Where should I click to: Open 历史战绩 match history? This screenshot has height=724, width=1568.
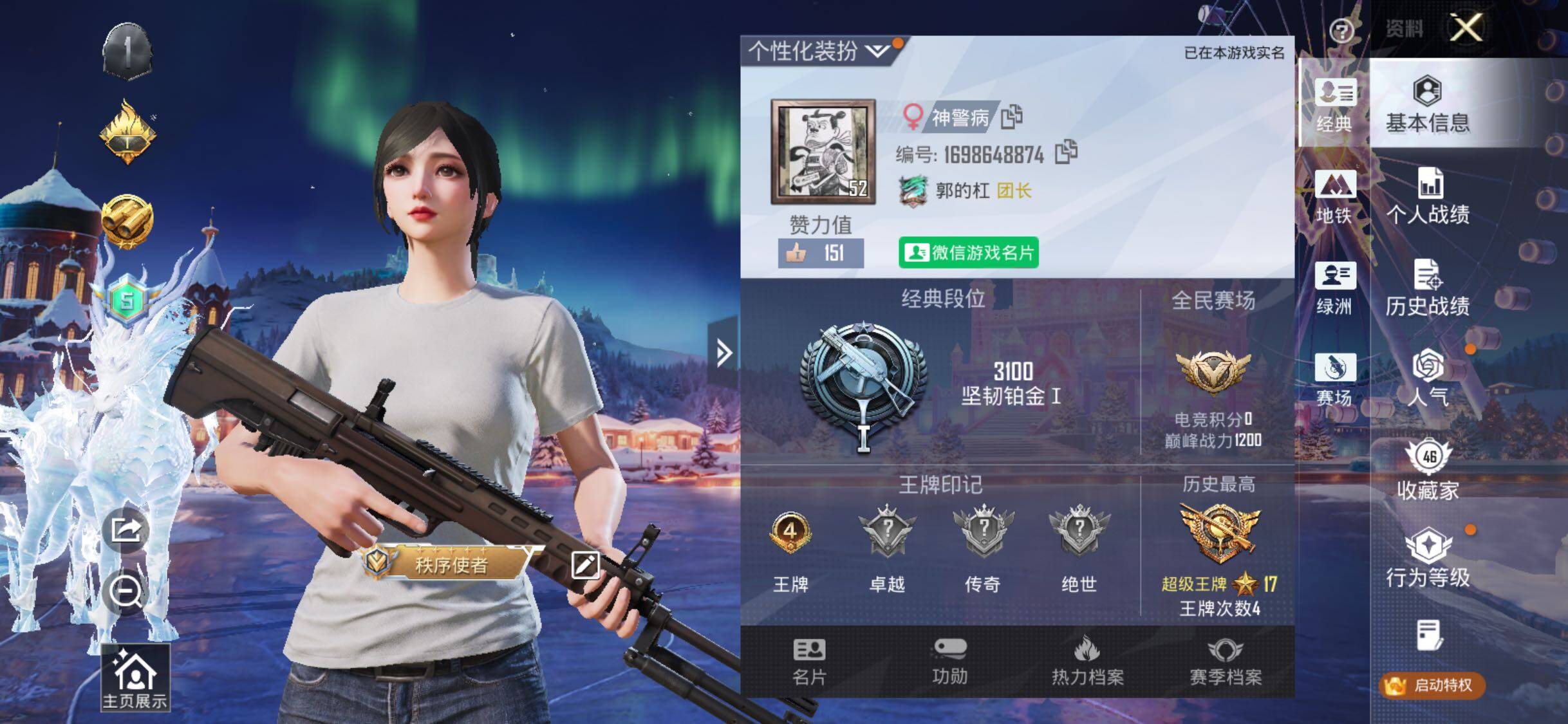pyautogui.click(x=1428, y=288)
